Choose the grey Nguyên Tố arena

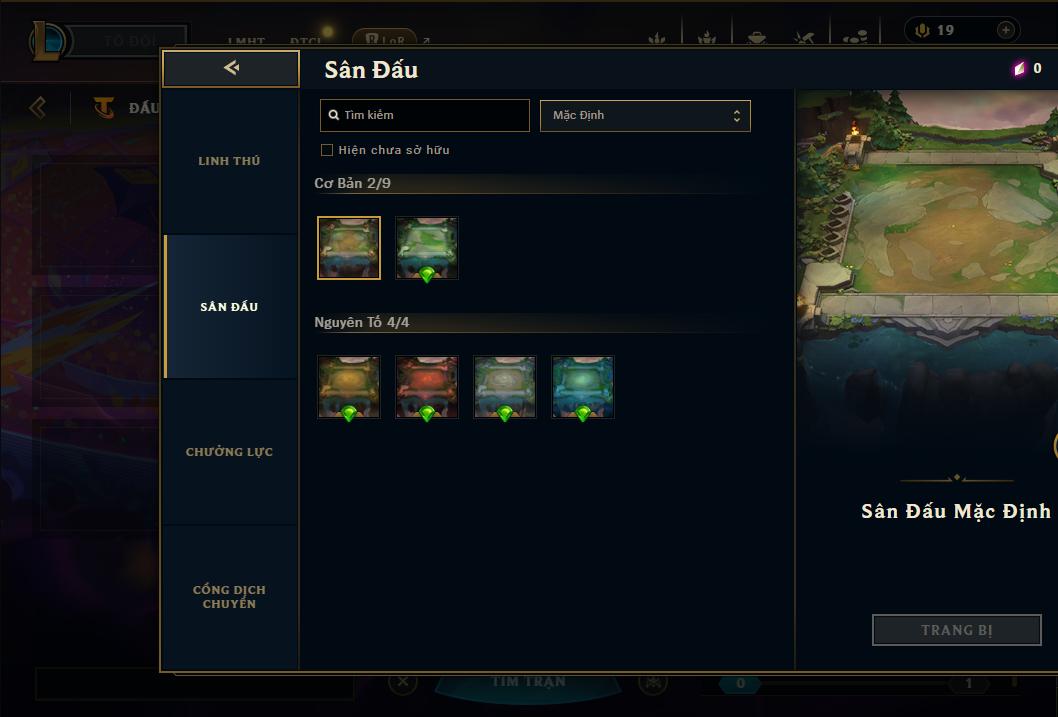(x=505, y=387)
